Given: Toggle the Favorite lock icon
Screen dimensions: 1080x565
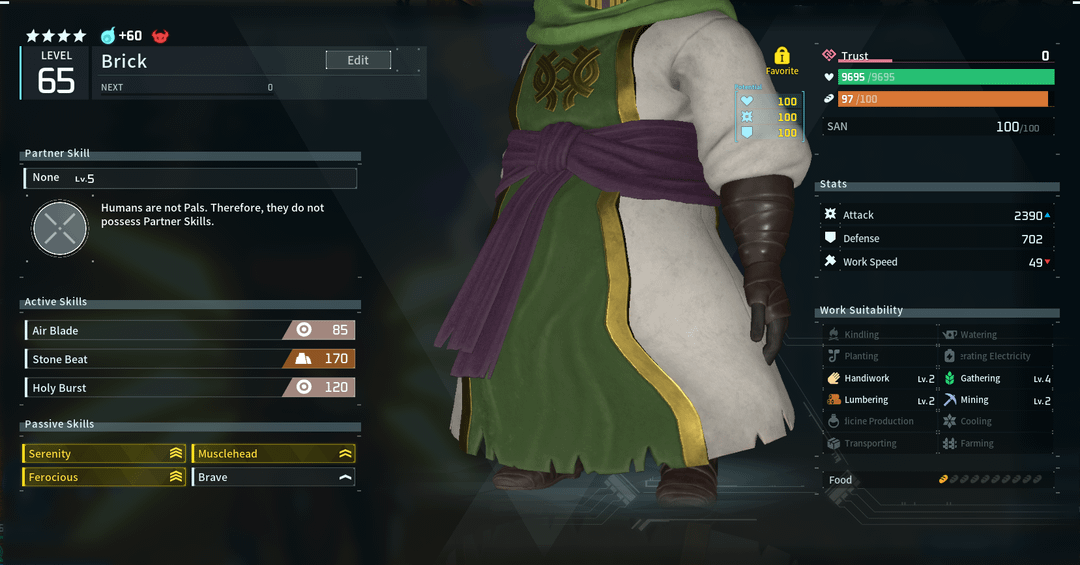Looking at the screenshot, I should point(782,56).
